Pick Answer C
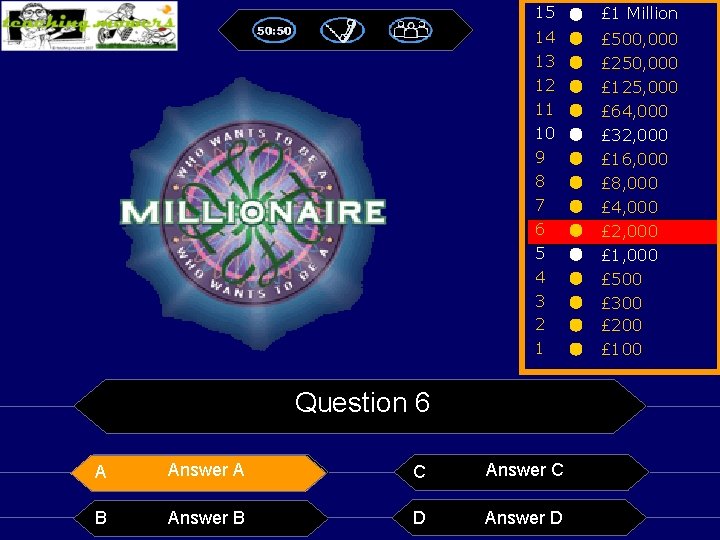720x540 pixels. [x=523, y=470]
